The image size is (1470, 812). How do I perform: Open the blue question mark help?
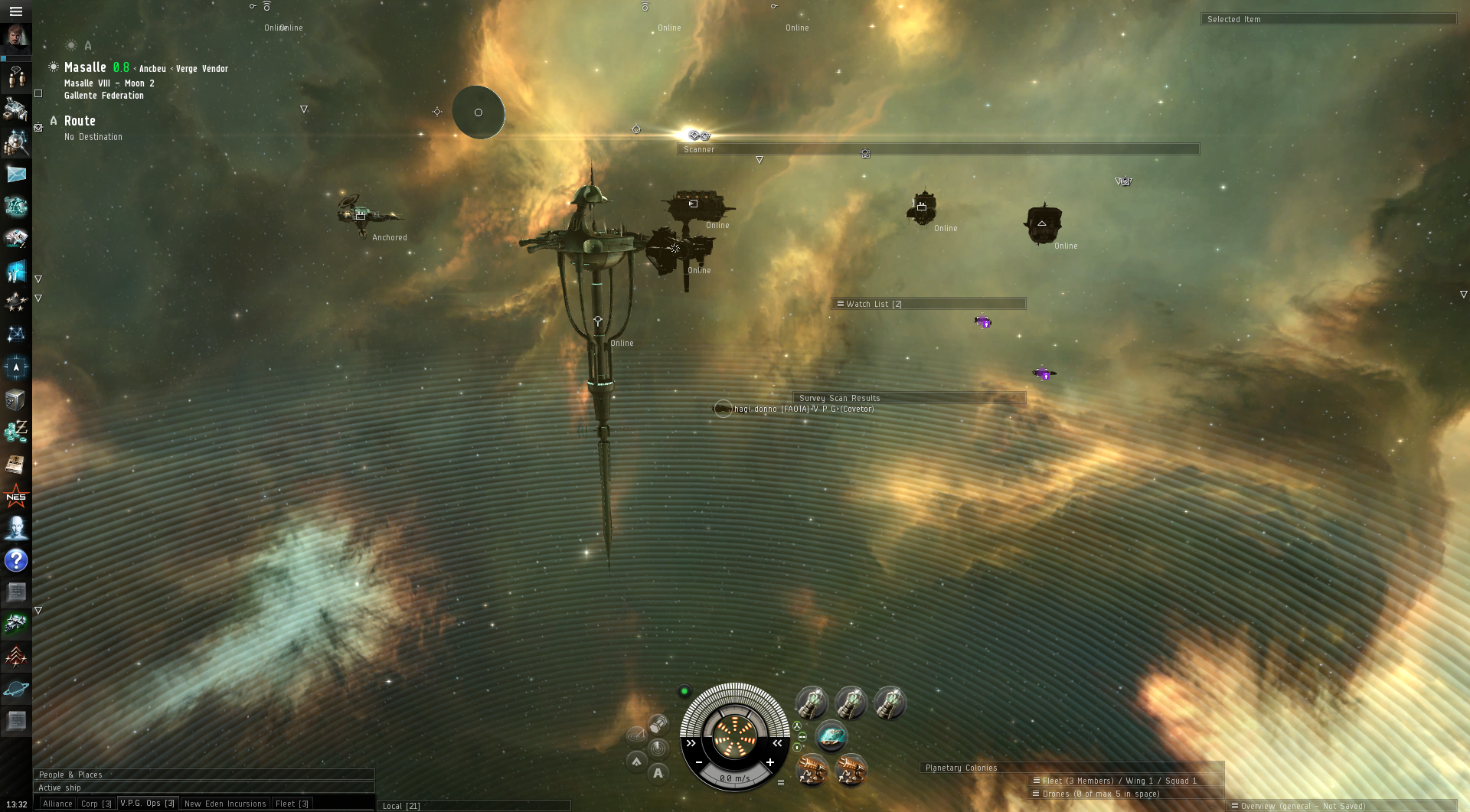tap(16, 560)
